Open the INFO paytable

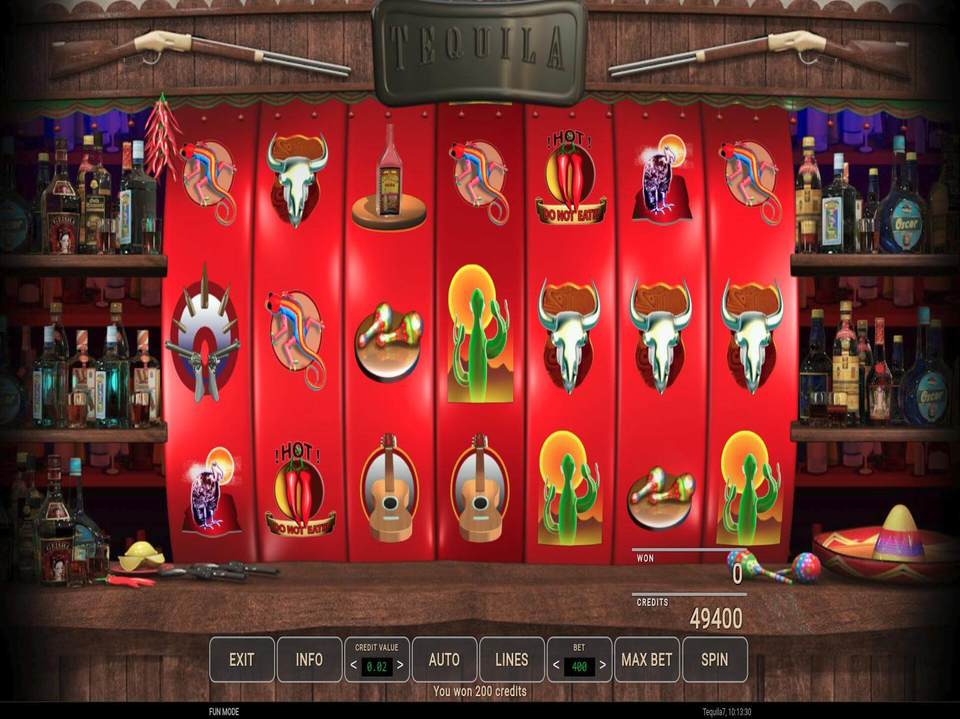pyautogui.click(x=309, y=660)
